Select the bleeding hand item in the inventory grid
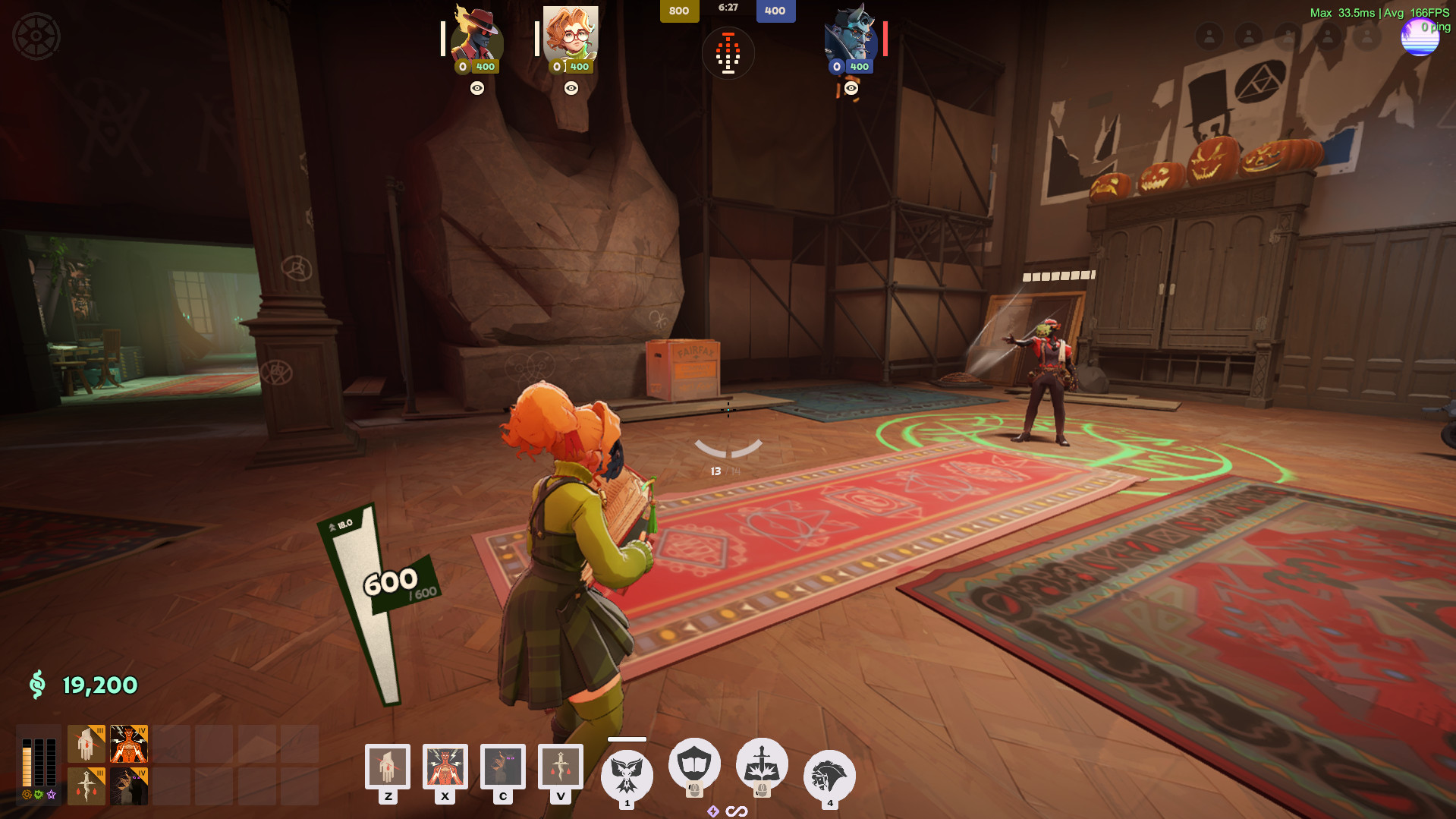This screenshot has height=819, width=1456. click(86, 744)
